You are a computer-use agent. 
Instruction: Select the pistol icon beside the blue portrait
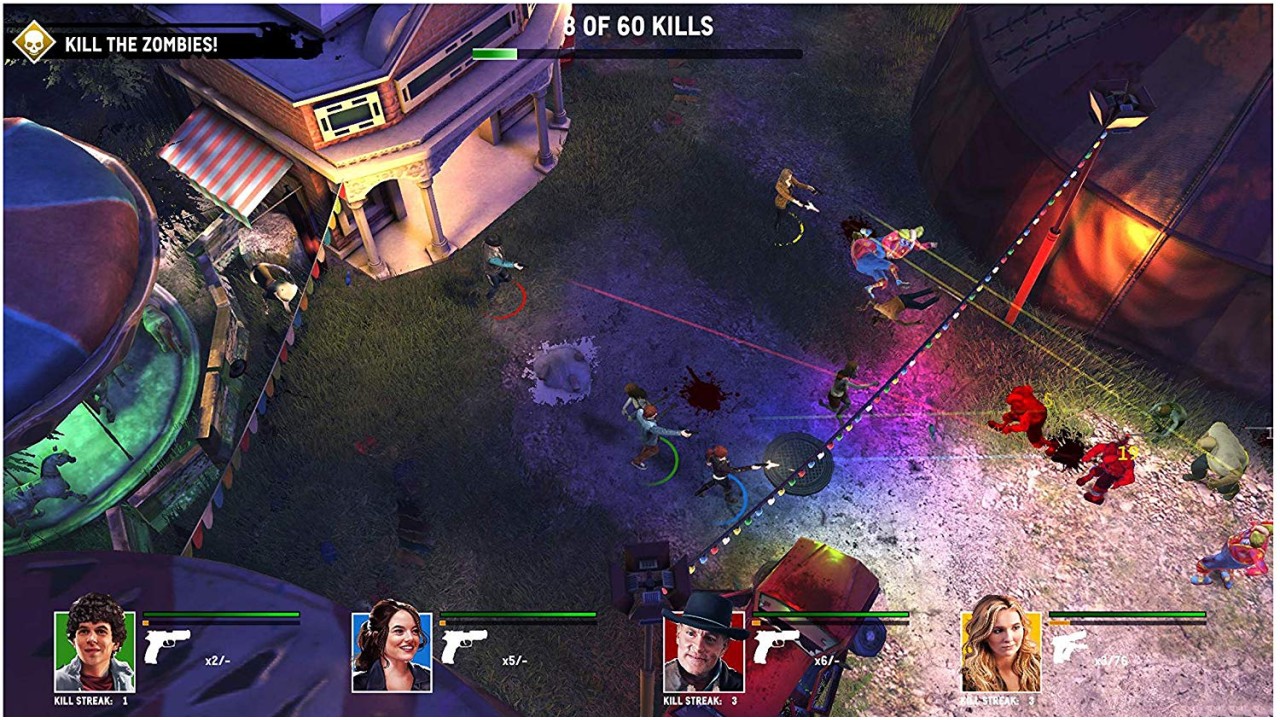point(464,647)
